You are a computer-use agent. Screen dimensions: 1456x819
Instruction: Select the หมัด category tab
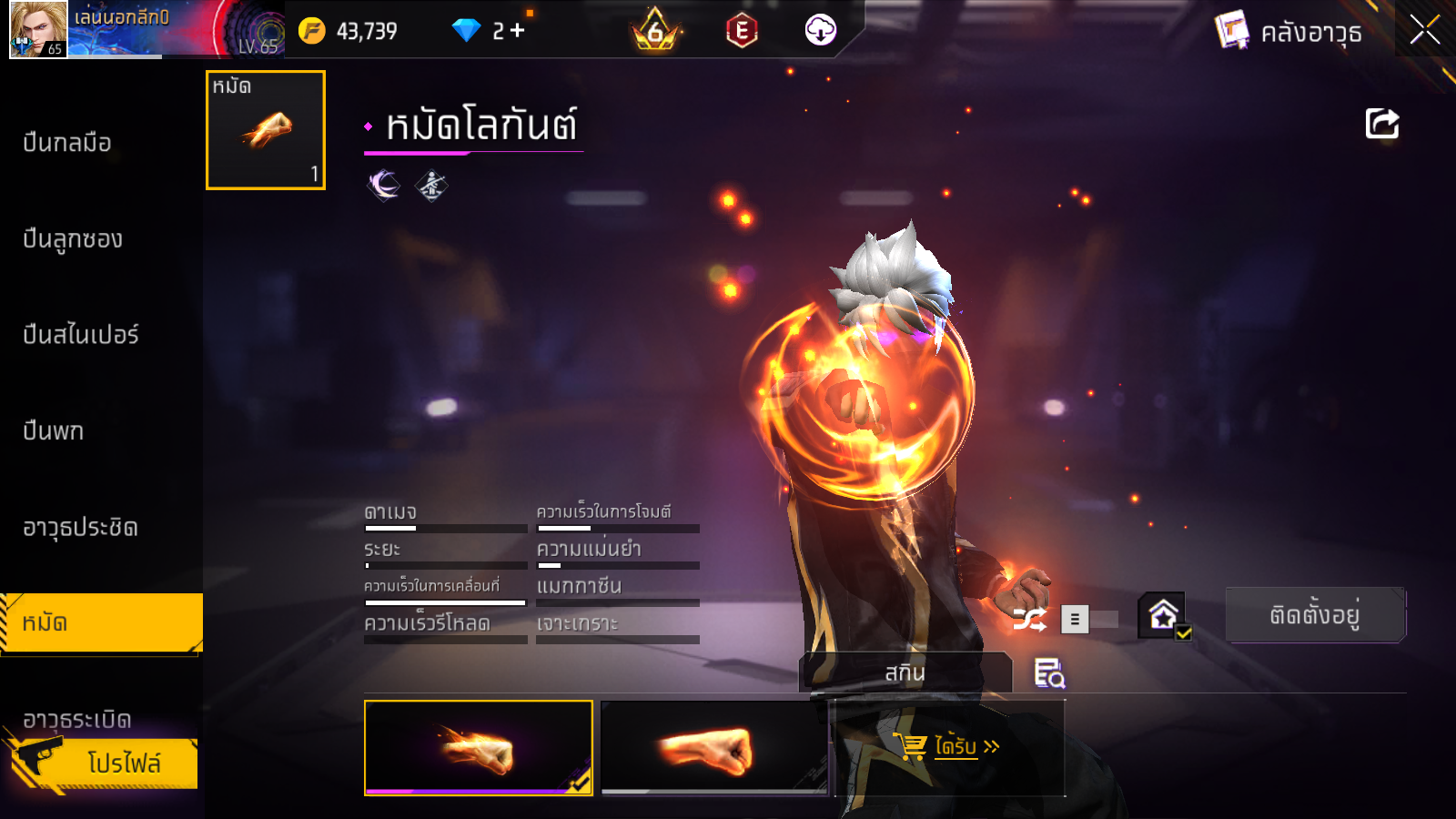(x=100, y=623)
